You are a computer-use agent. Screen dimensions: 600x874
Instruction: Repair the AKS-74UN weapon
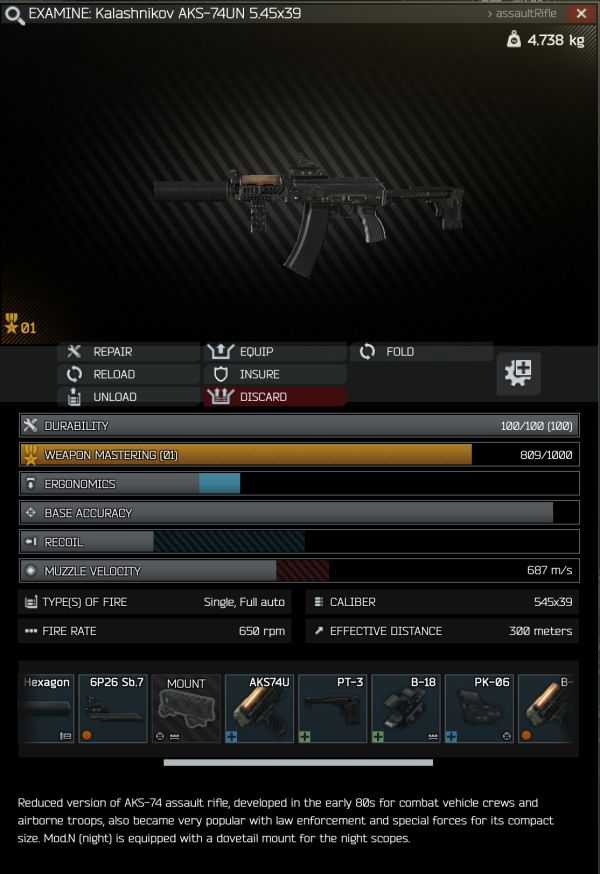[x=112, y=352]
